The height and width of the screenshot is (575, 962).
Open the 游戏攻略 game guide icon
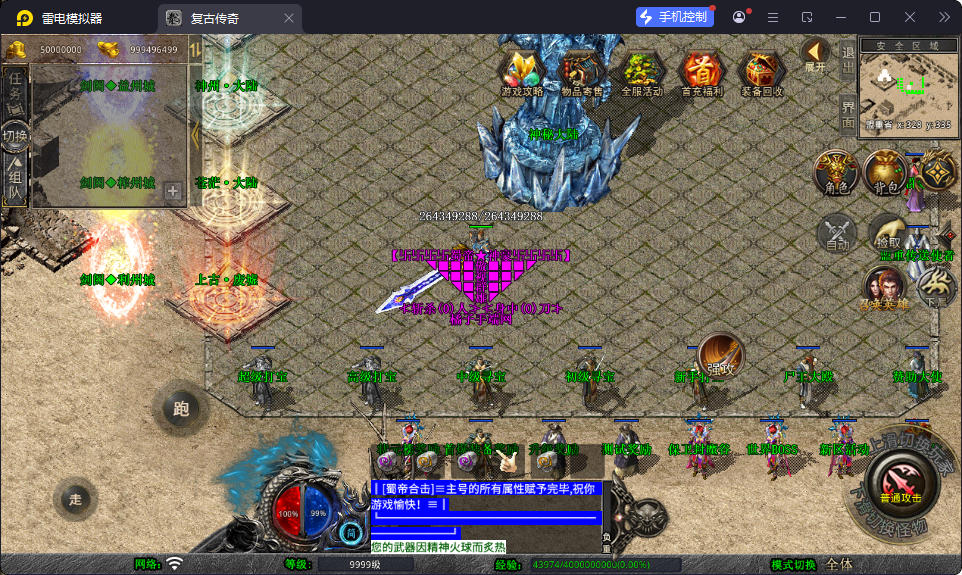(x=522, y=72)
